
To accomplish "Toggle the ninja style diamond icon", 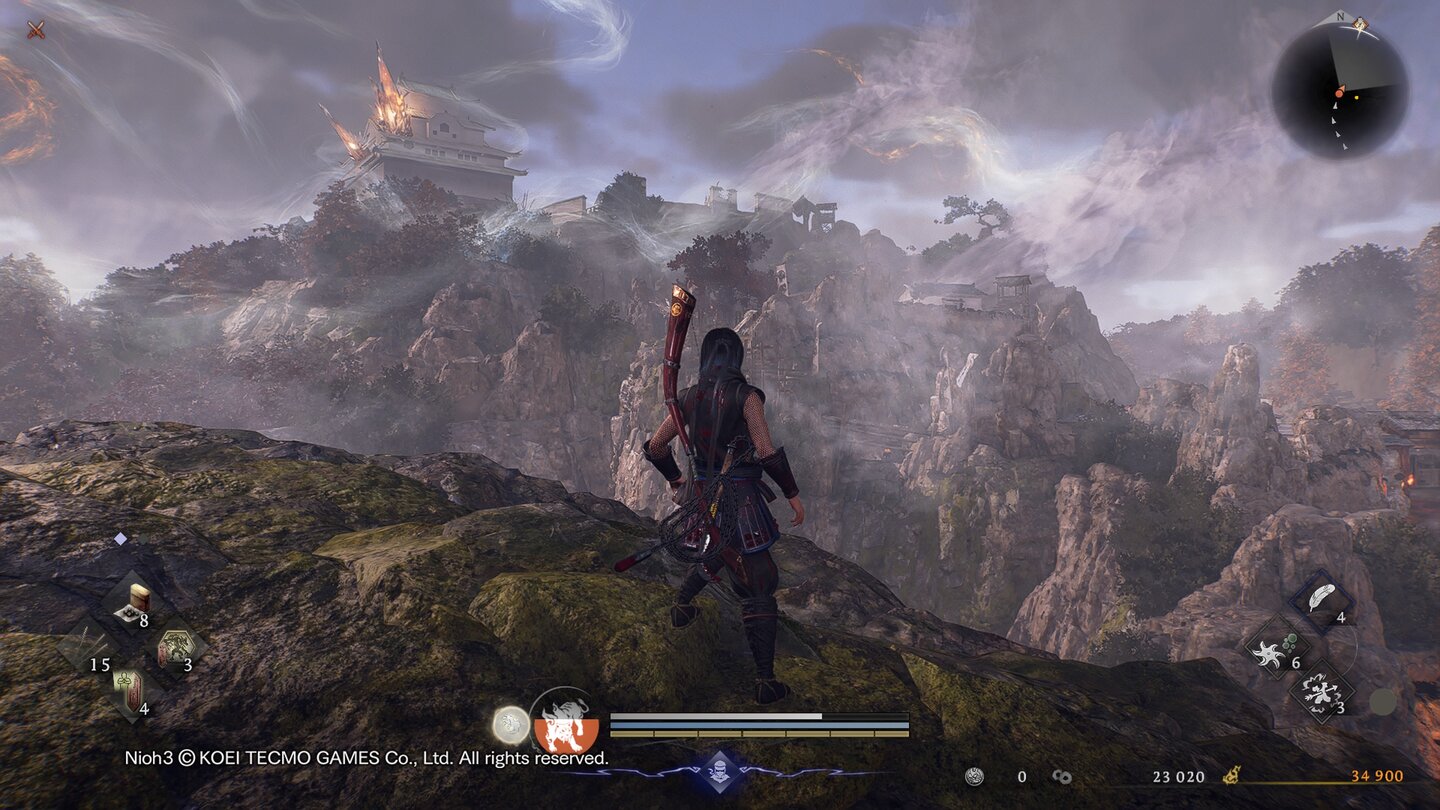I will point(720,771).
